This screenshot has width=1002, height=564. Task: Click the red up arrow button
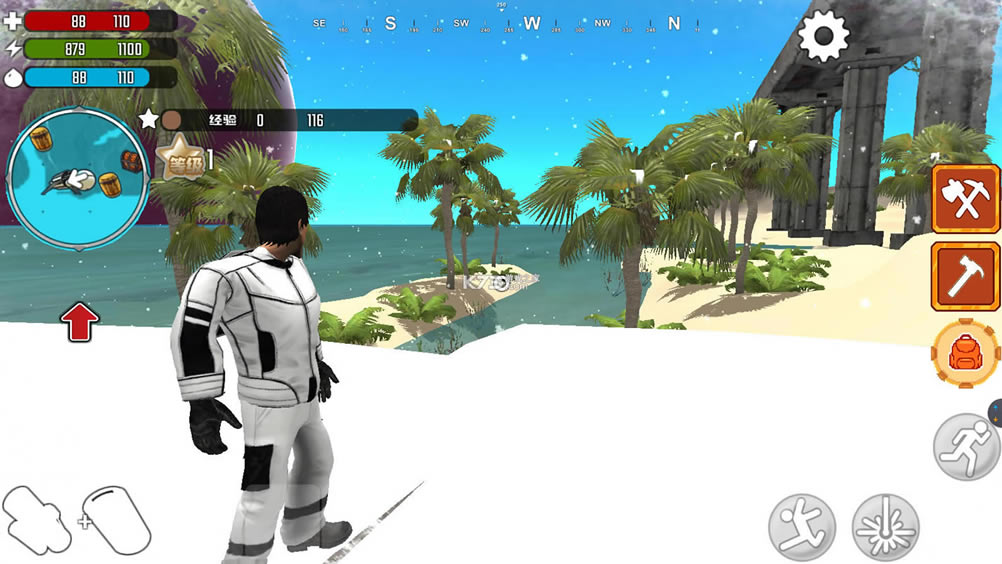(x=80, y=322)
